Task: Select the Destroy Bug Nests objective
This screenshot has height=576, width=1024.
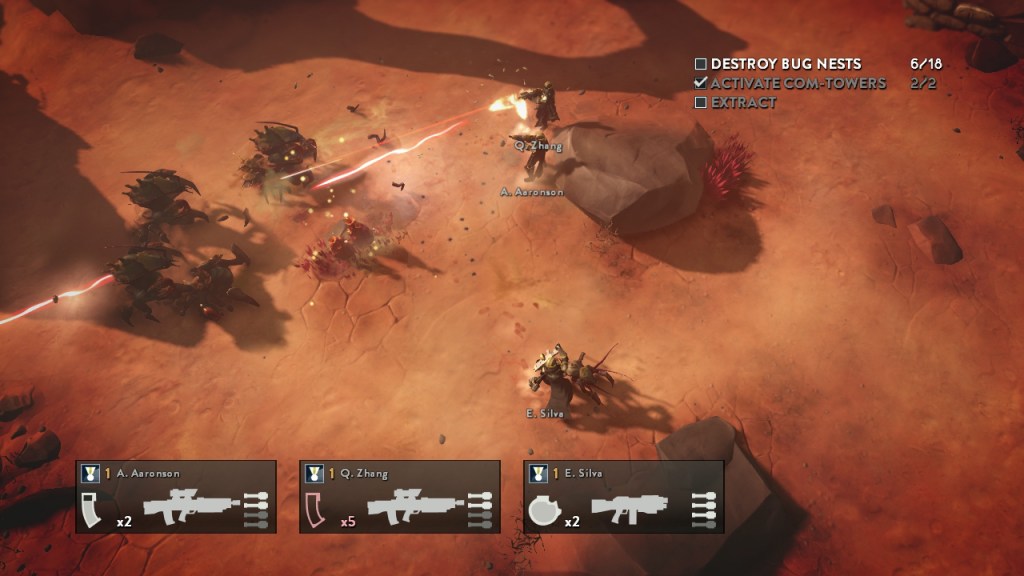Action: [785, 64]
